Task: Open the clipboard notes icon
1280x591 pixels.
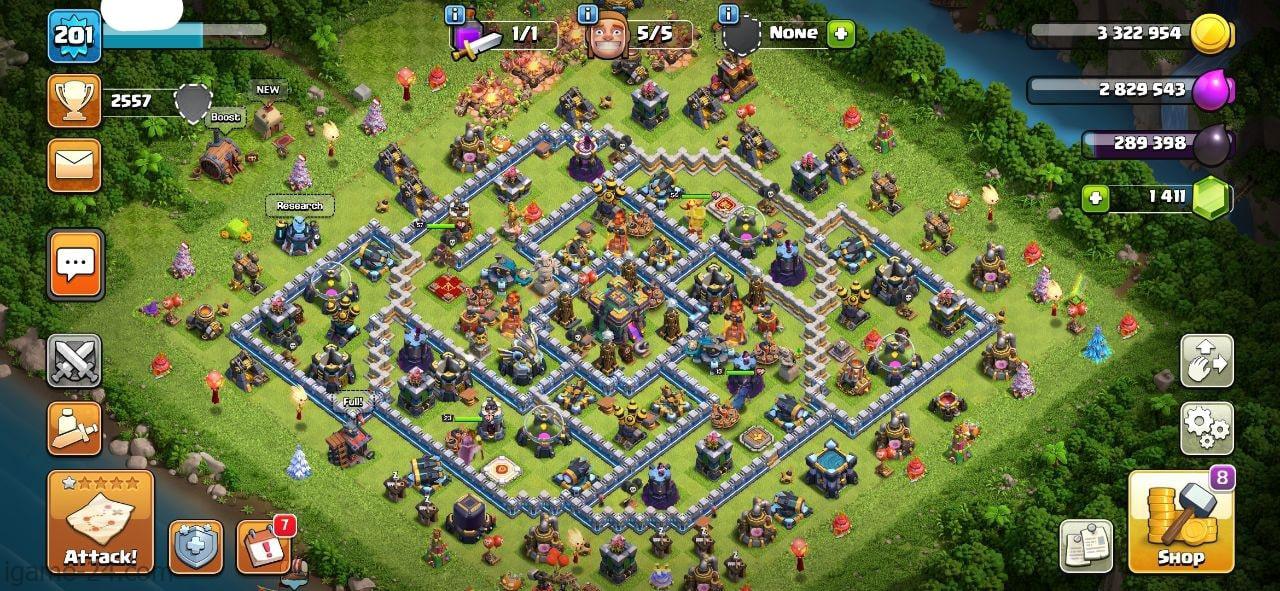Action: coord(1086,546)
